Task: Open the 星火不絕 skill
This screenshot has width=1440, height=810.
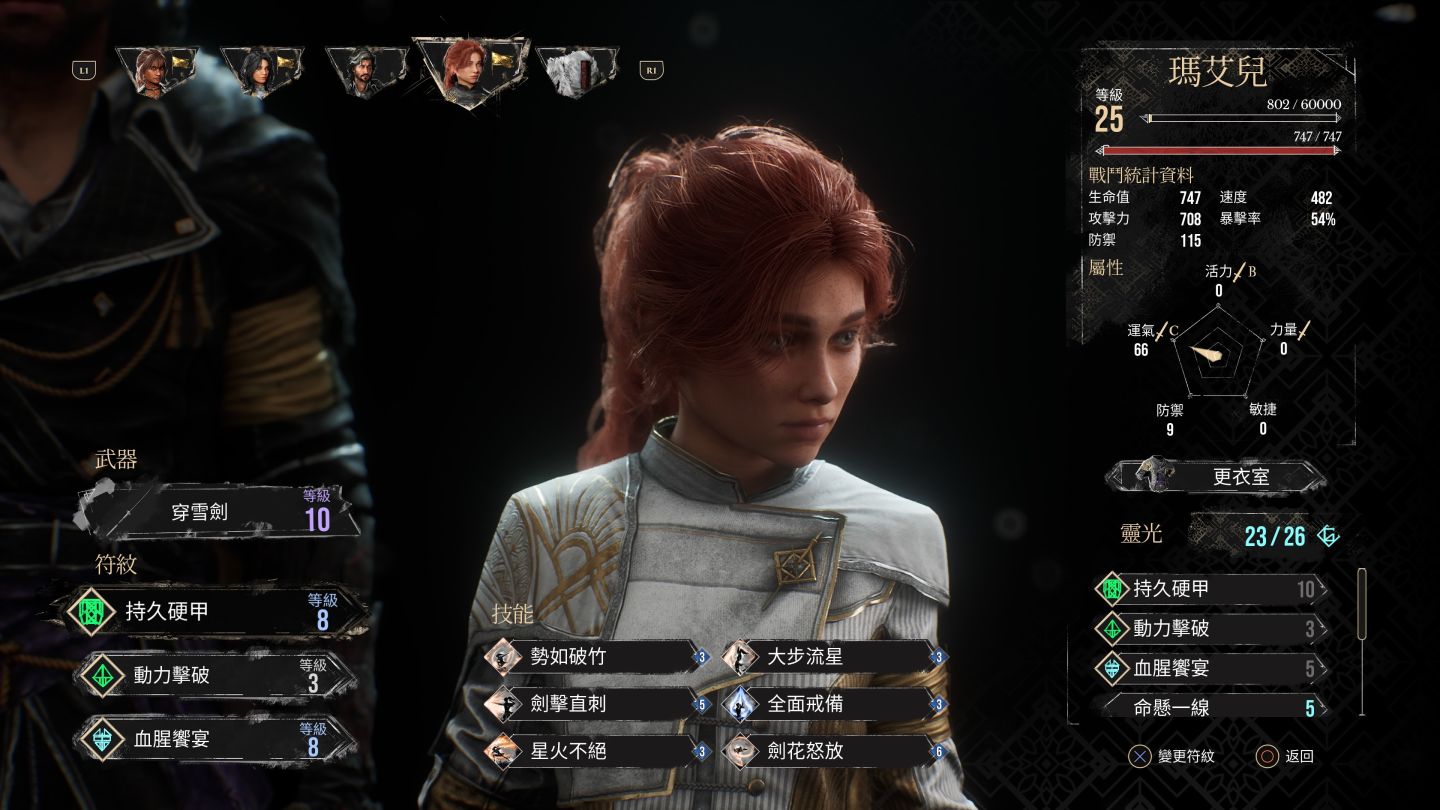Action: coord(596,751)
